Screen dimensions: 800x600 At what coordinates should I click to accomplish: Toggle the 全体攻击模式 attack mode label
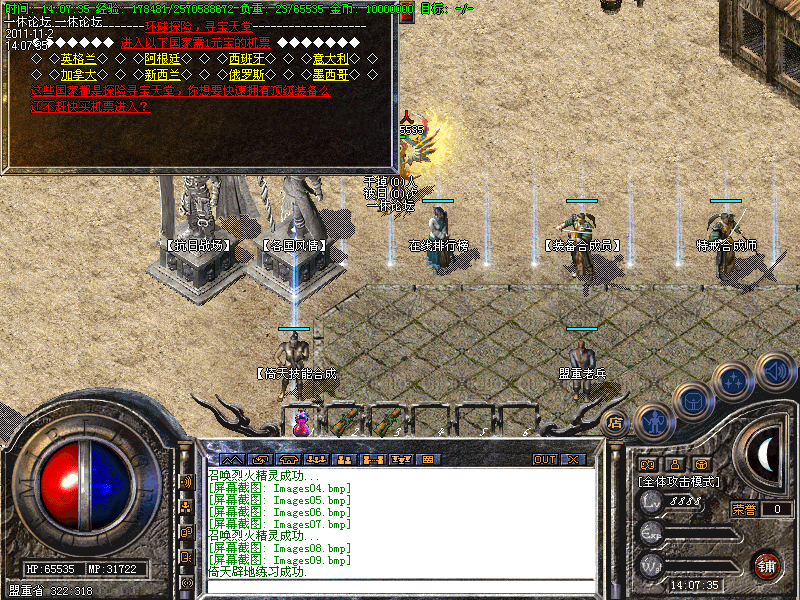[x=679, y=482]
